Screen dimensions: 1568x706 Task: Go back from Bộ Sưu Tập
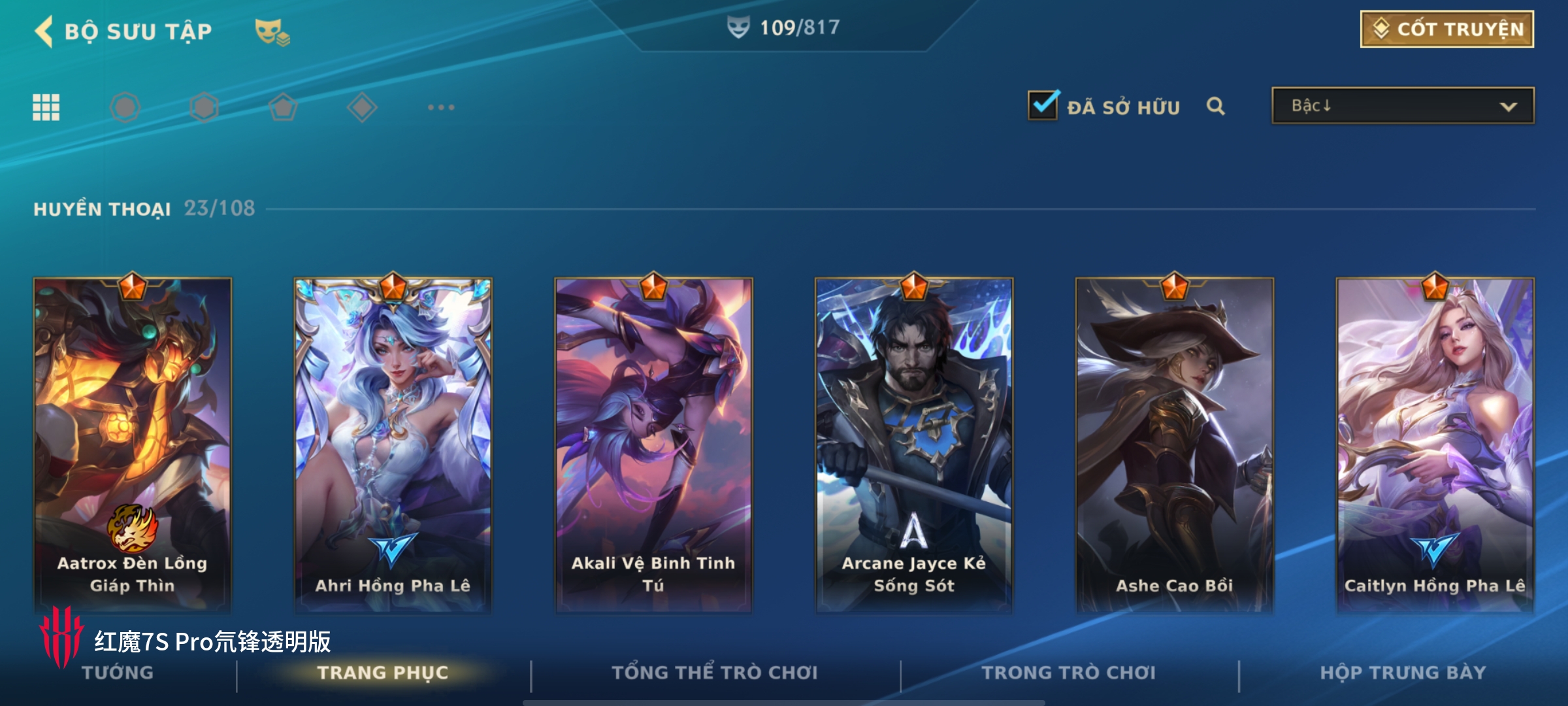coord(44,31)
